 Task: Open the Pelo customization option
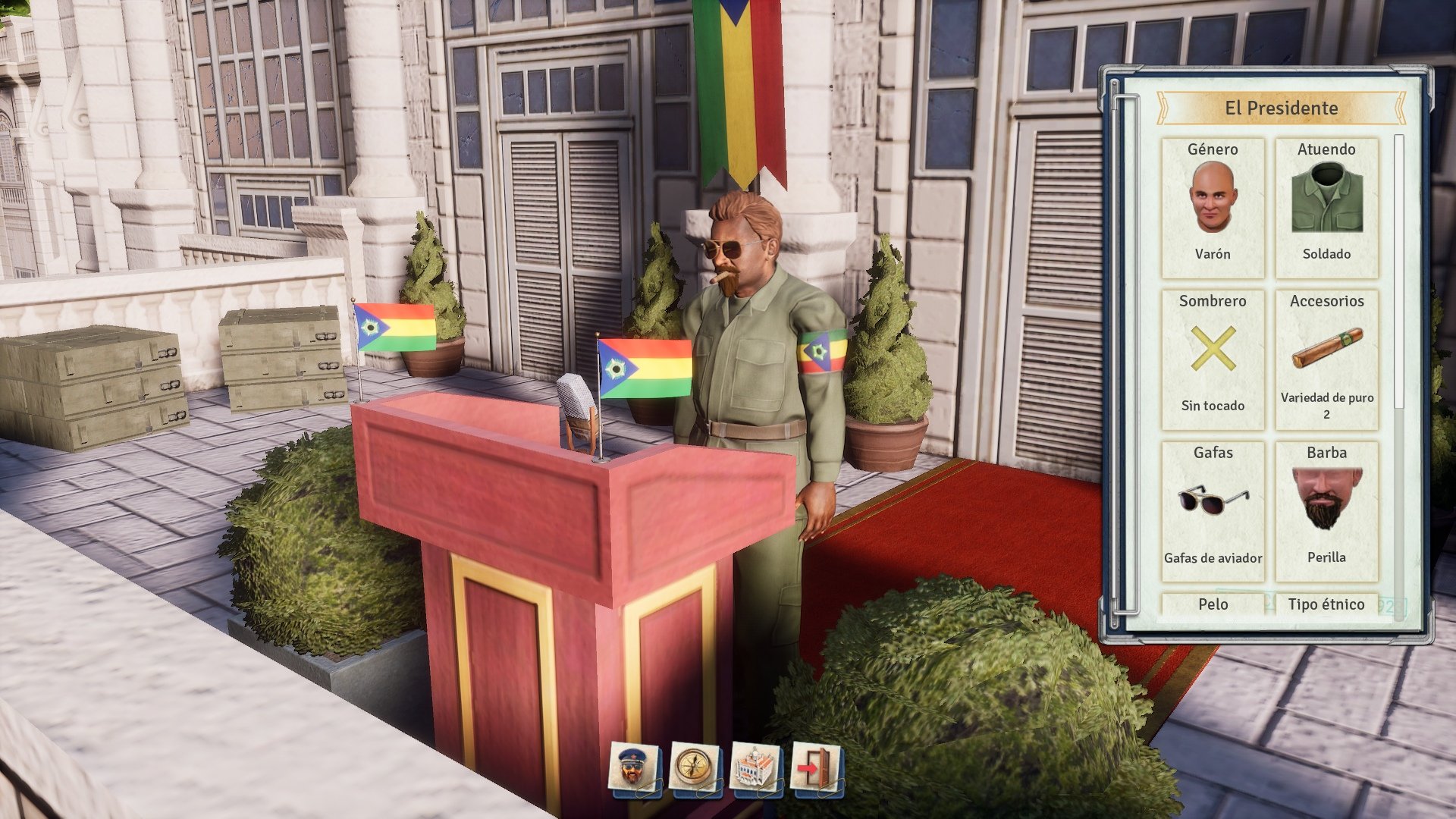click(x=1214, y=604)
